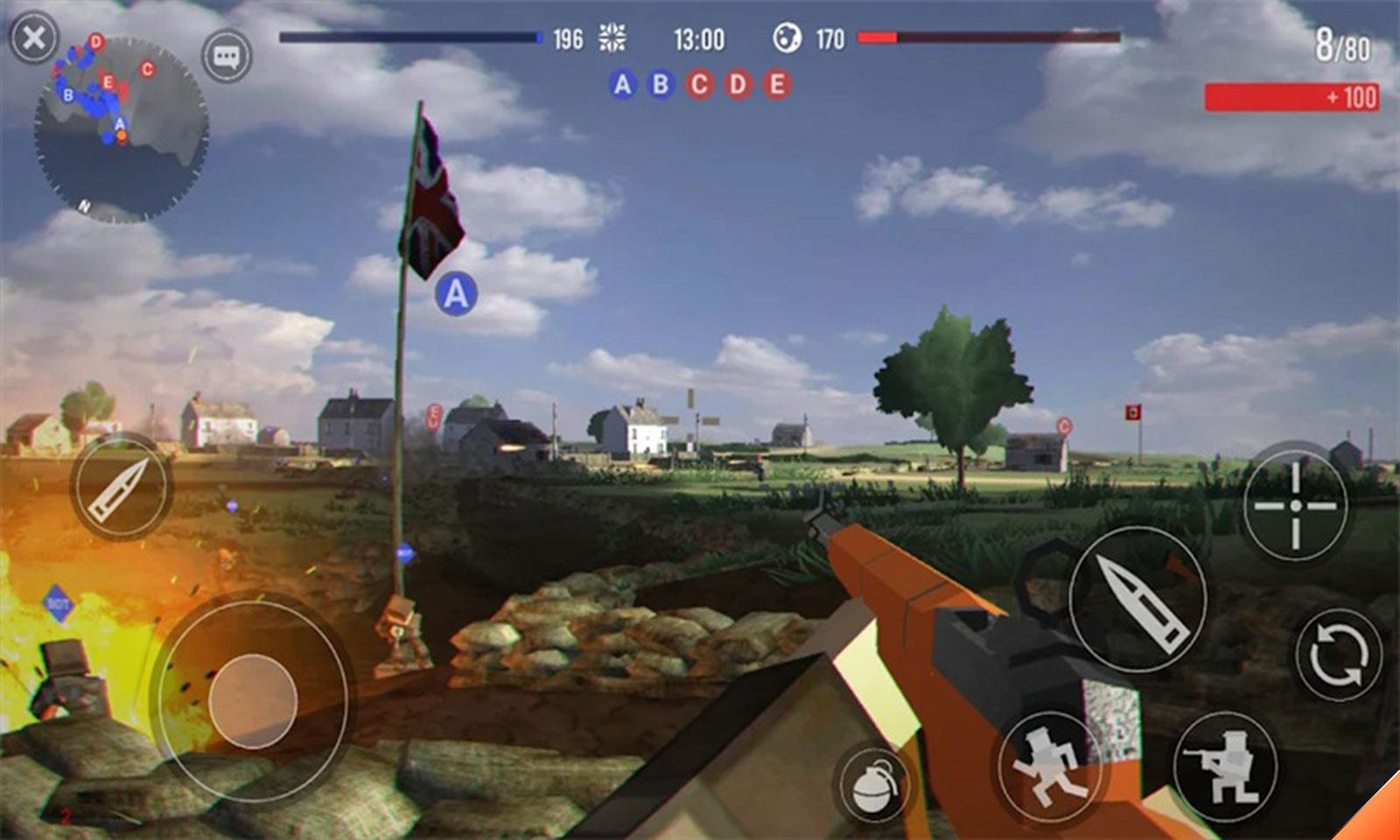Select capture point A indicator at top
Image resolution: width=1400 pixels, height=840 pixels.
622,84
